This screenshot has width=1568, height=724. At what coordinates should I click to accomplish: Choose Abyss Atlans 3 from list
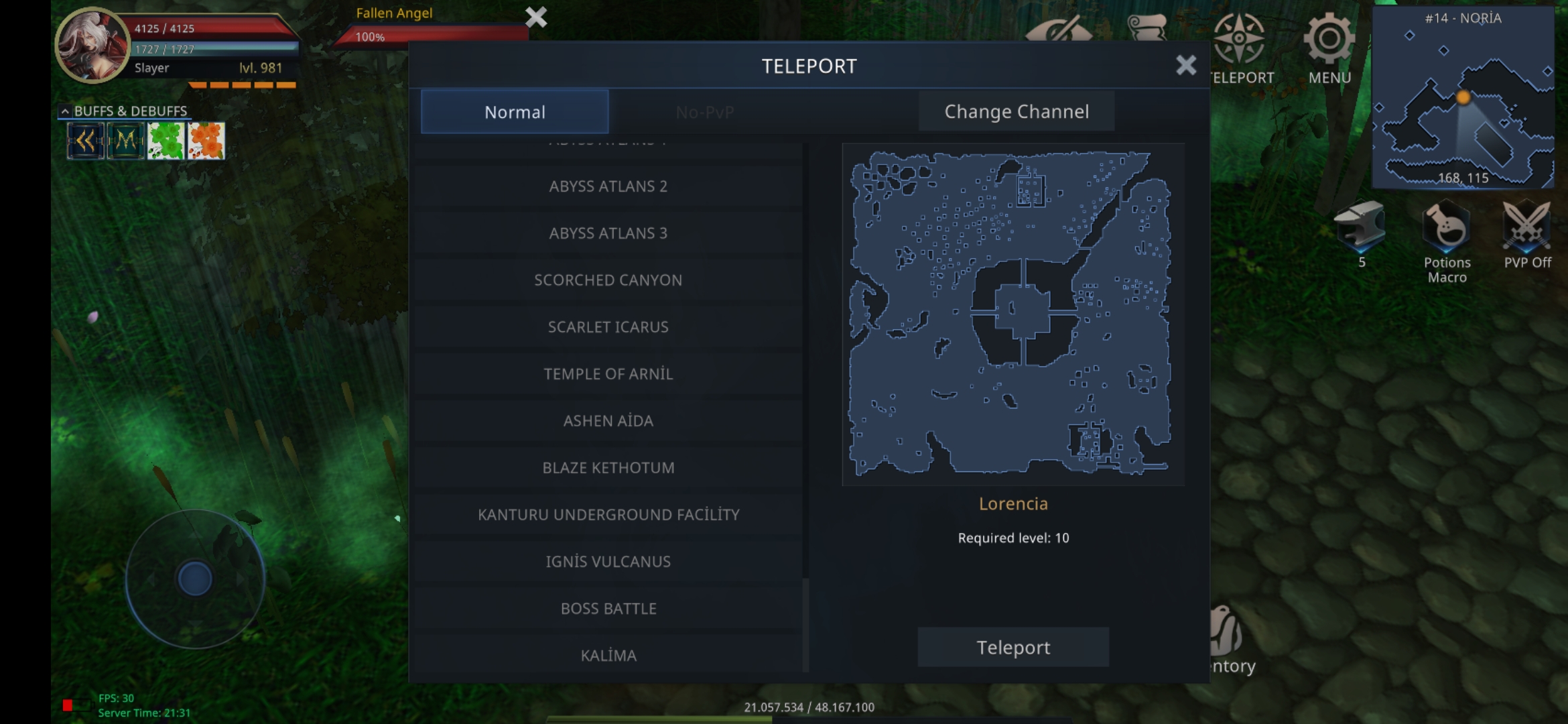(x=608, y=233)
